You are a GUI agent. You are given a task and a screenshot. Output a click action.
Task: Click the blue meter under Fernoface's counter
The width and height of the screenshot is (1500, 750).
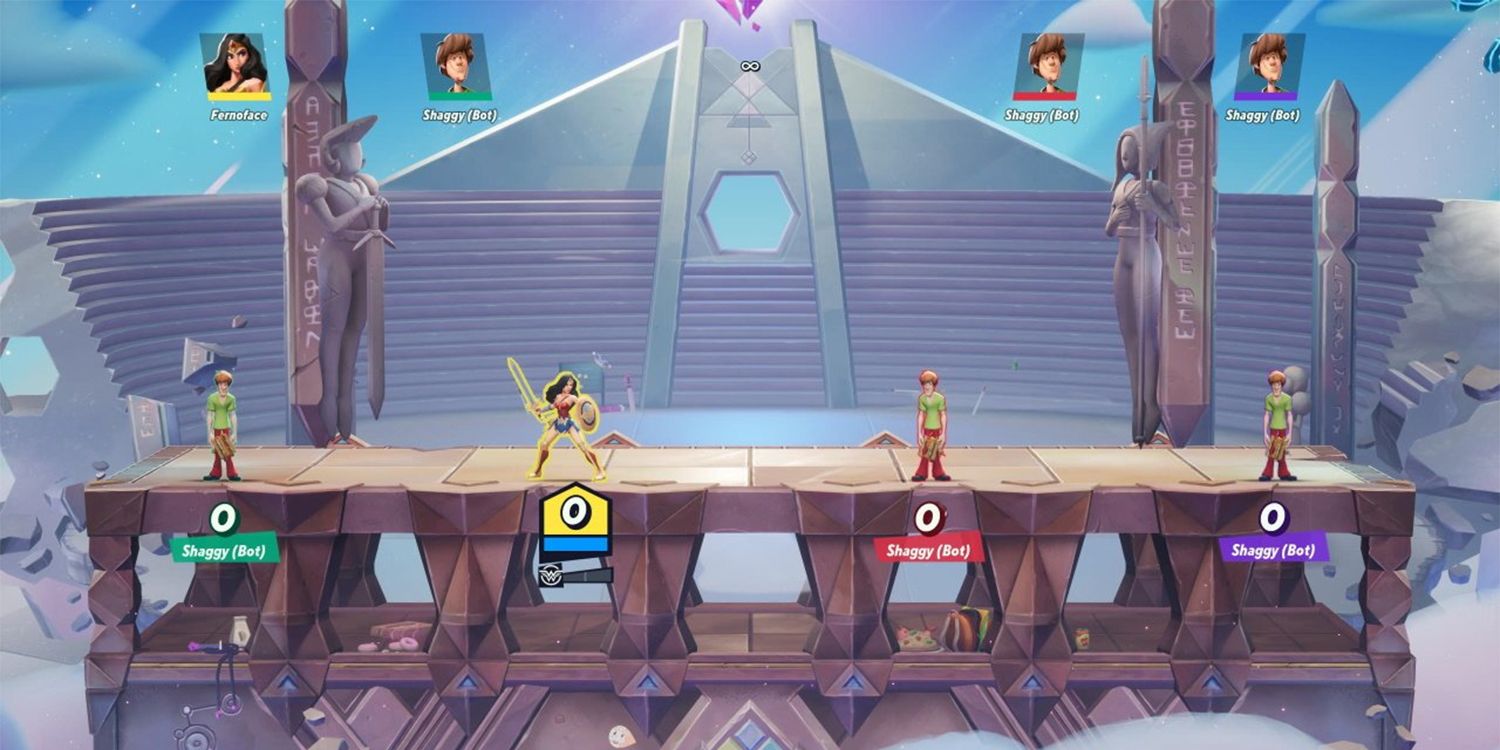[574, 542]
